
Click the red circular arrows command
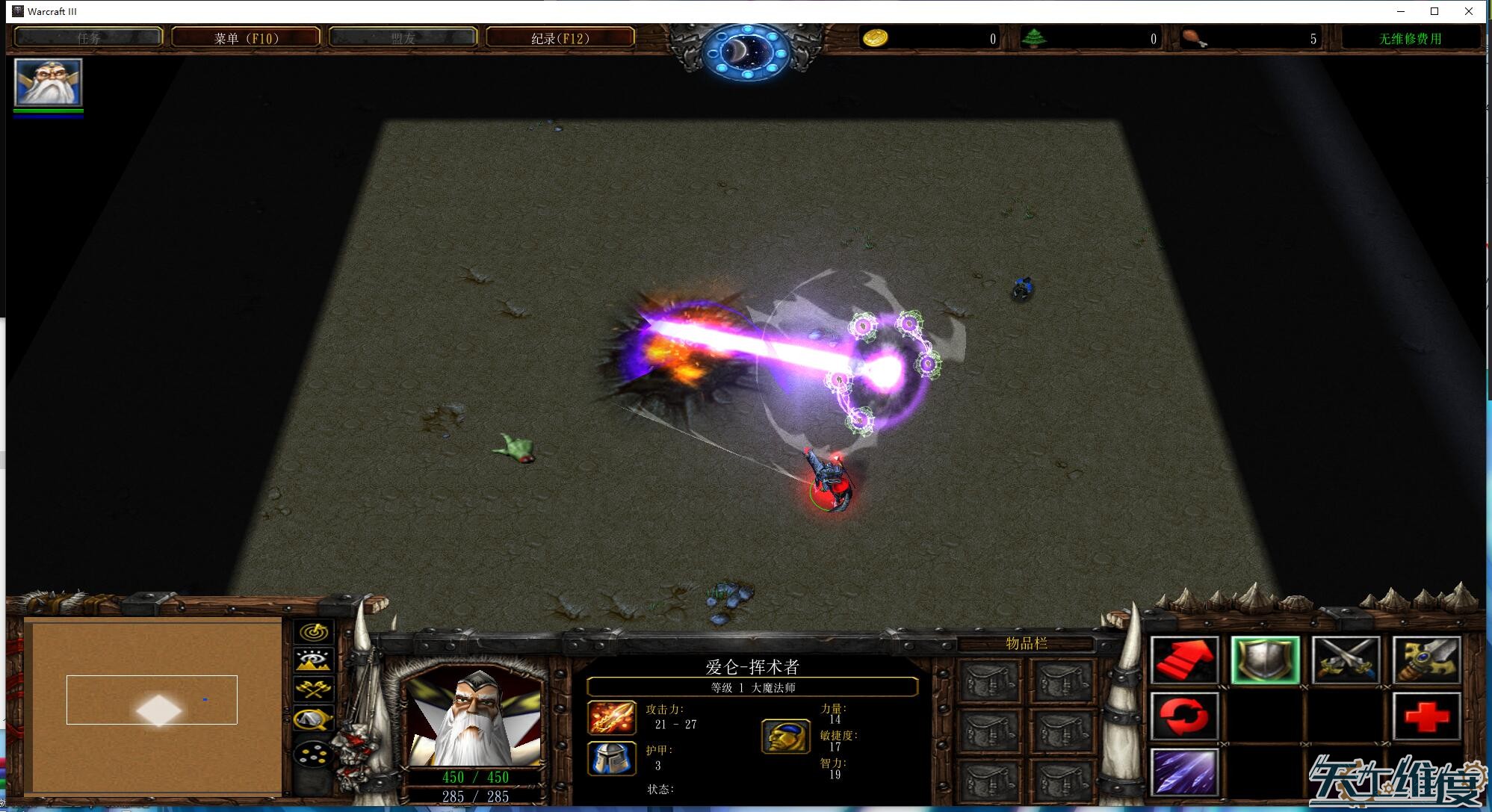1185,716
